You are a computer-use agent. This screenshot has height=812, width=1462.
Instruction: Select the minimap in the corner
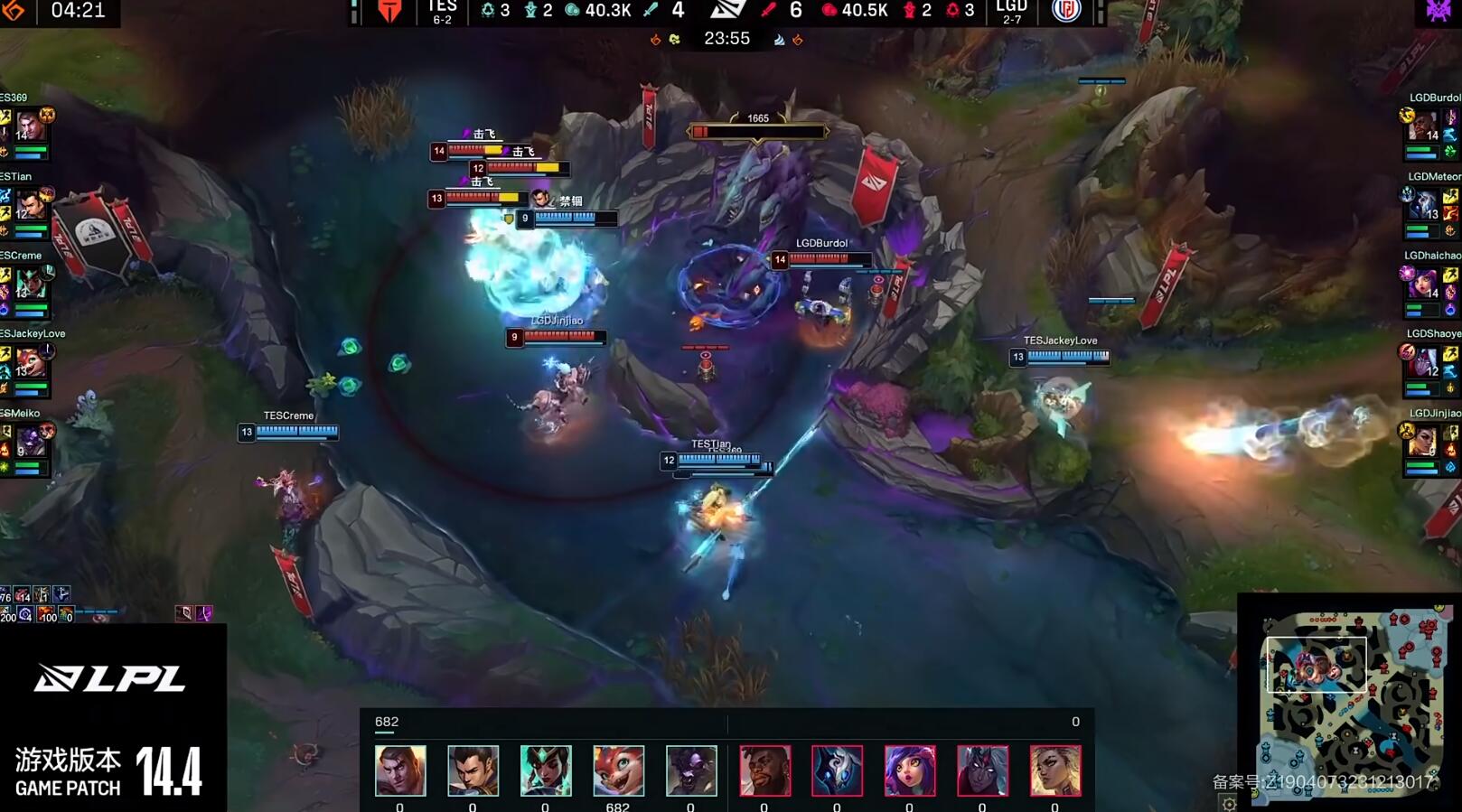1350,702
